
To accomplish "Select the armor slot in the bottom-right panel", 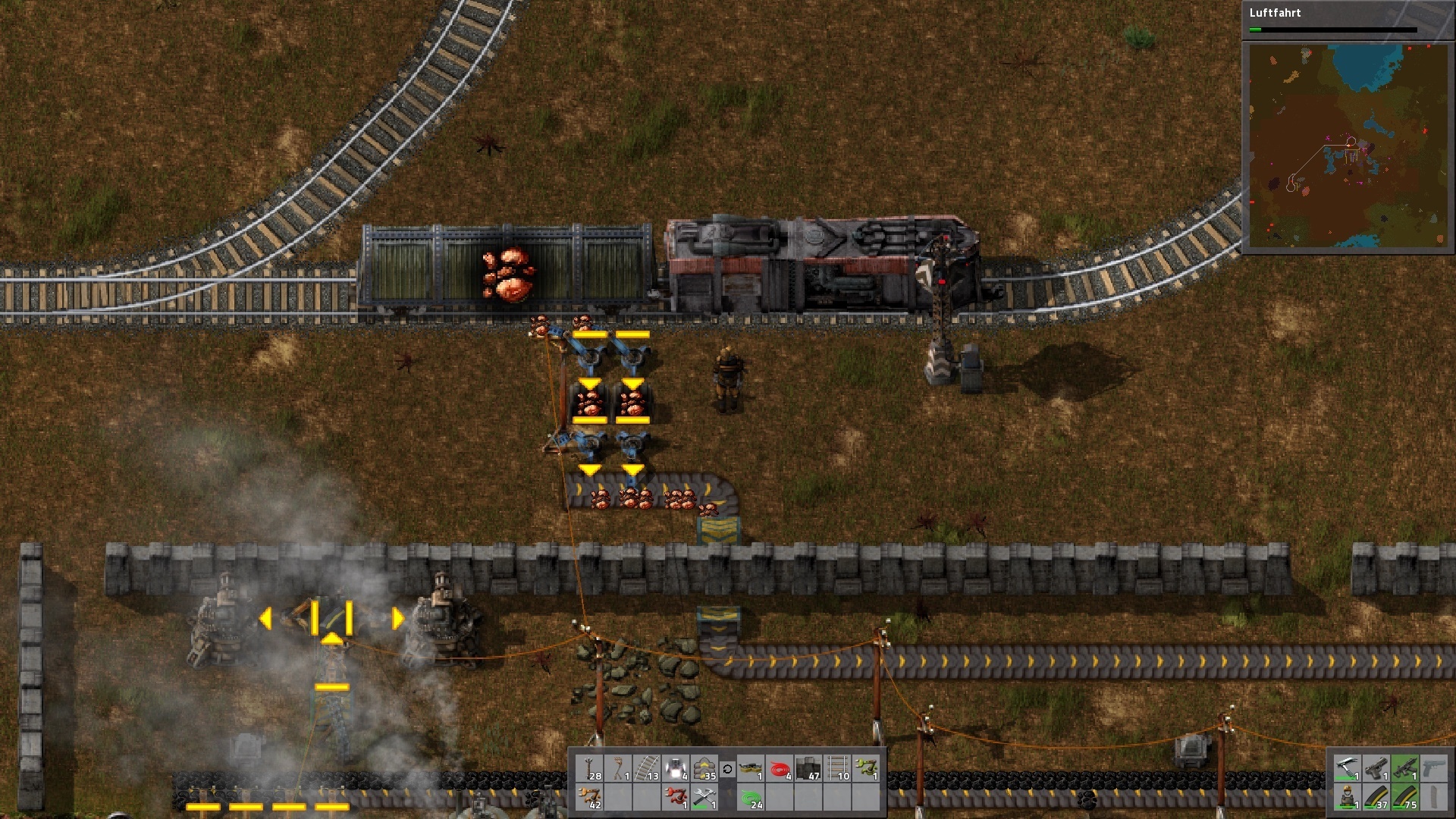I will (1347, 797).
